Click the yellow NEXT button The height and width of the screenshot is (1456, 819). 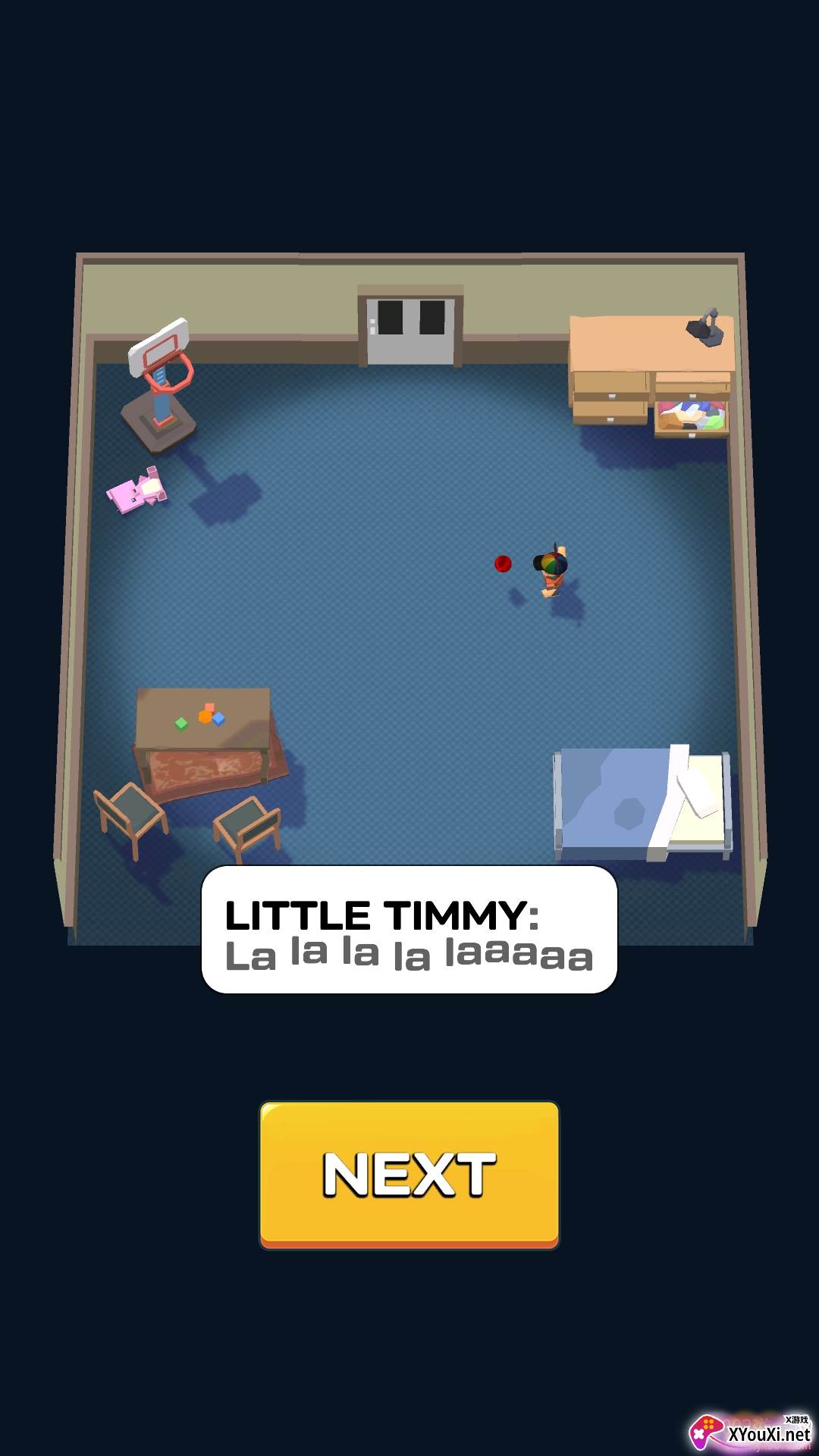(x=409, y=1174)
